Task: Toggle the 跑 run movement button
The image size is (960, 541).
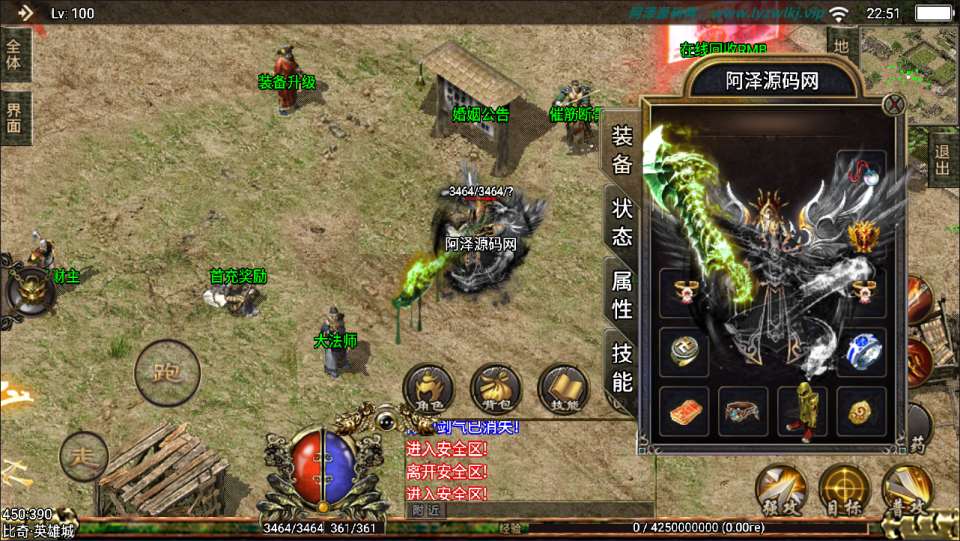Action: [x=167, y=372]
